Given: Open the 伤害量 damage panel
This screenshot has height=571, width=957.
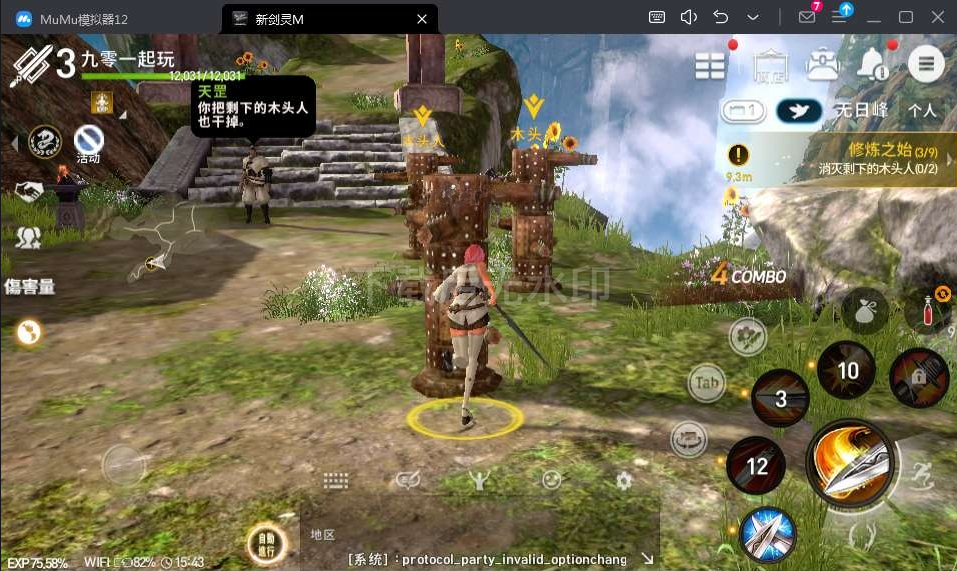Looking at the screenshot, I should (x=30, y=287).
